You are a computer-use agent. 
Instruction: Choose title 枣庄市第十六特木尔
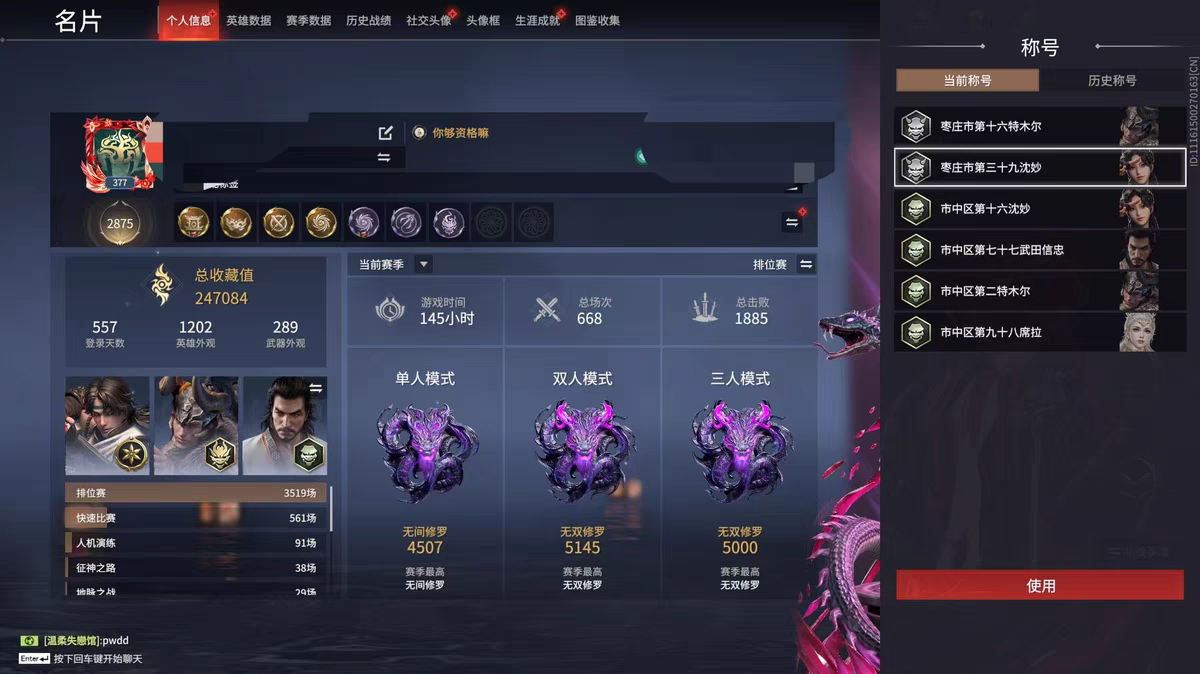coord(1040,127)
